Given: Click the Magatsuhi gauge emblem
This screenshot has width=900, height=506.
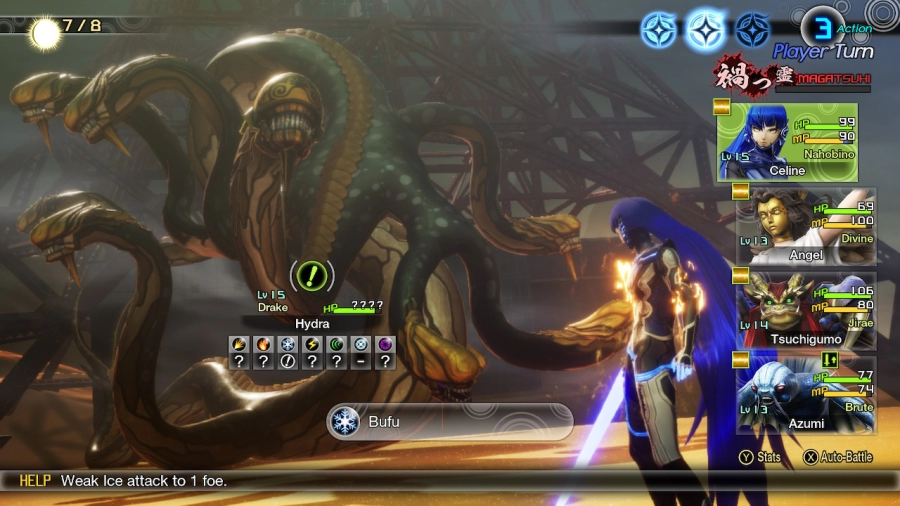Looking at the screenshot, I should pos(742,77).
